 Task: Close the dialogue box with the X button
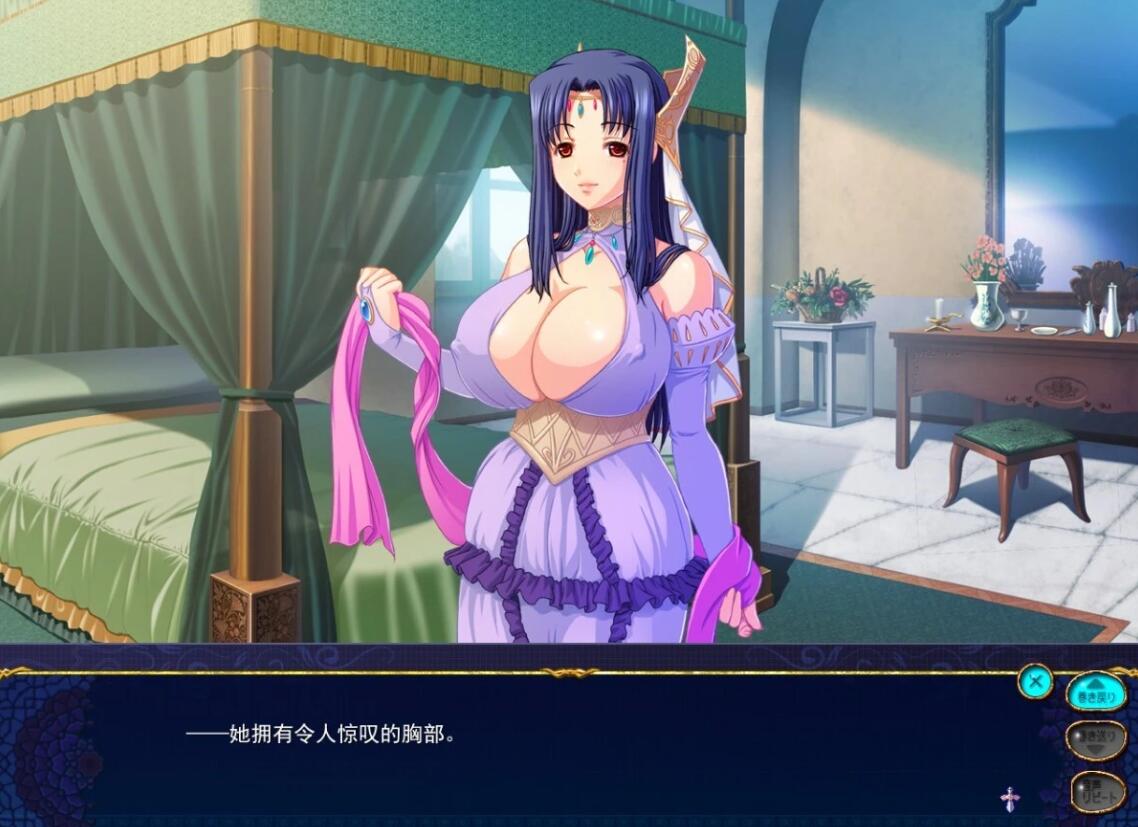[x=1036, y=682]
